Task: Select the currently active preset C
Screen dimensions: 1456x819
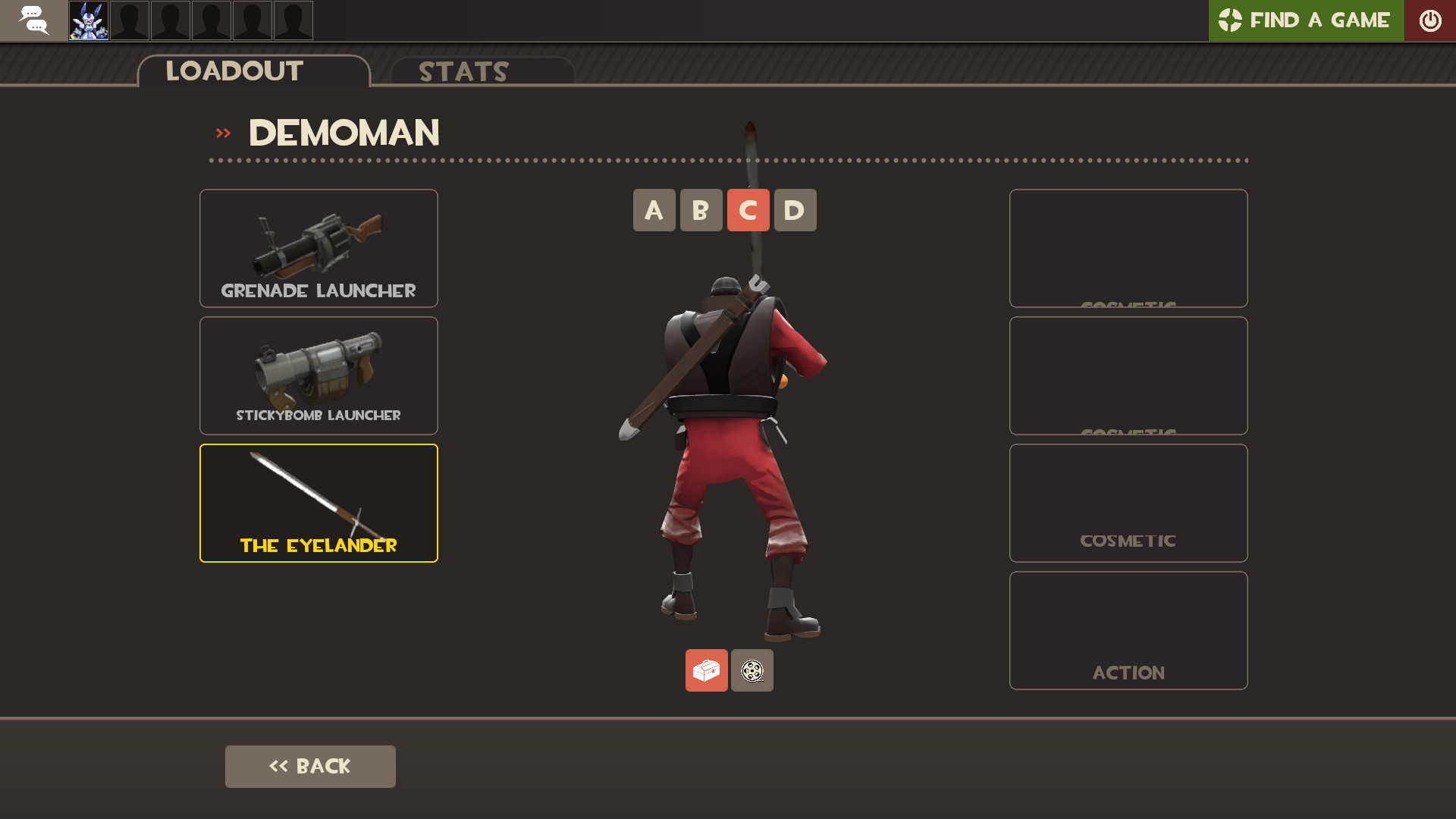Action: click(x=748, y=210)
